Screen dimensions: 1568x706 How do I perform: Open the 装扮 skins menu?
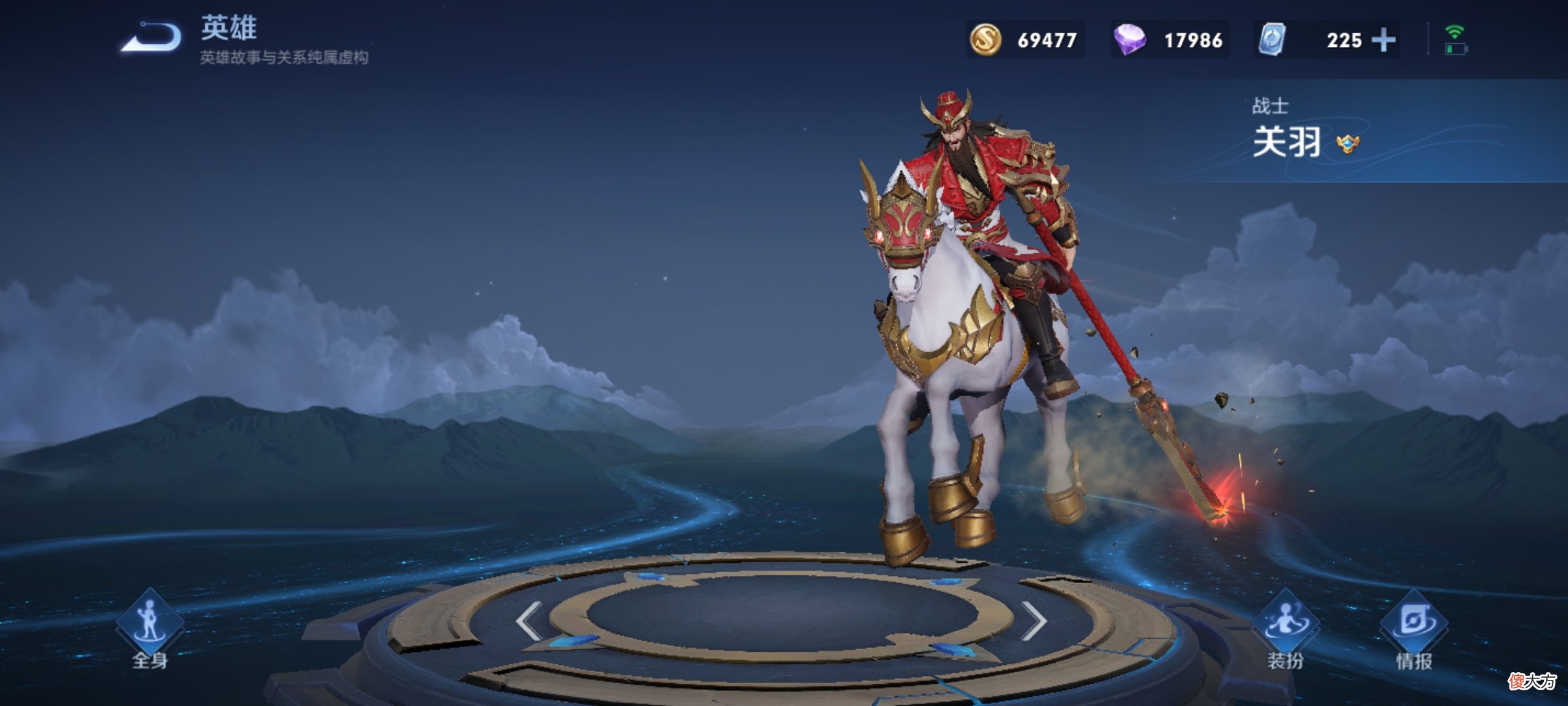[x=1285, y=630]
